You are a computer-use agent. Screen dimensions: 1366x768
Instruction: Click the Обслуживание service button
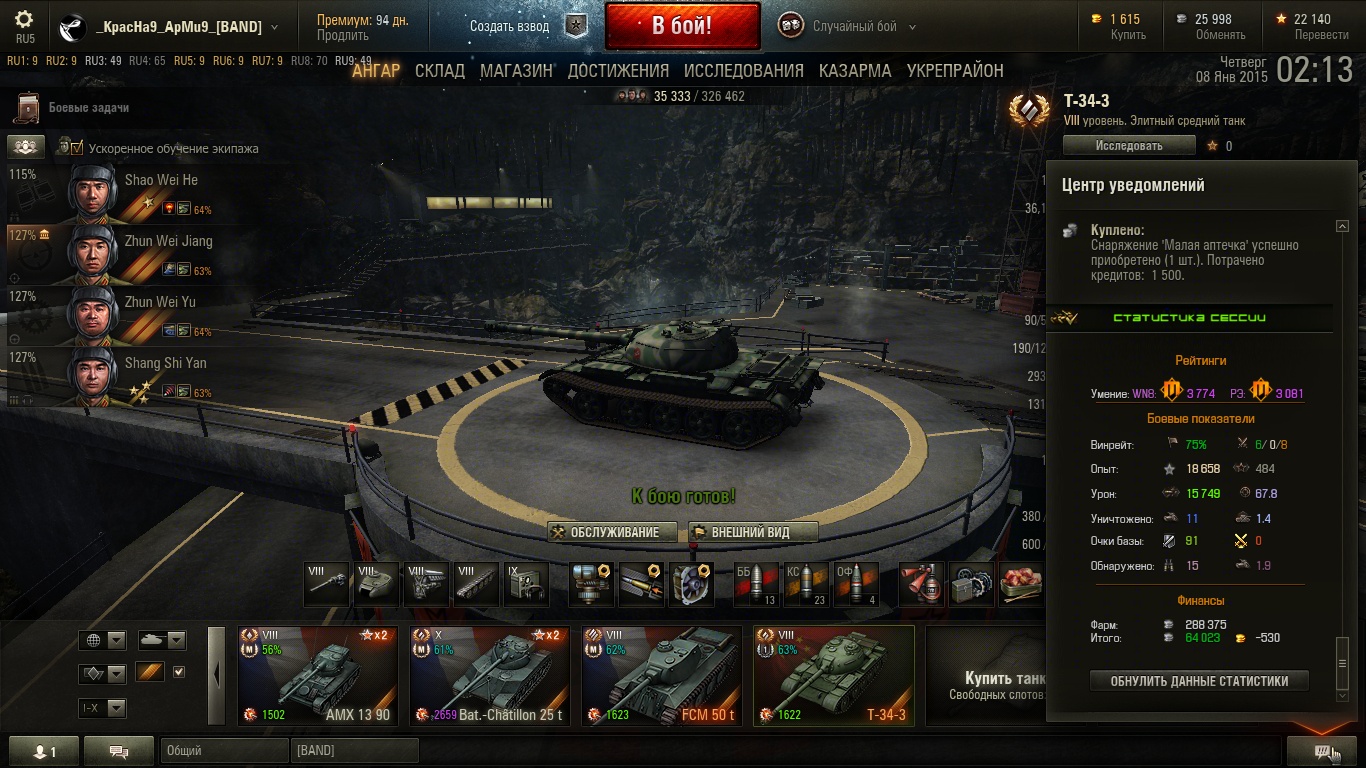coord(612,532)
